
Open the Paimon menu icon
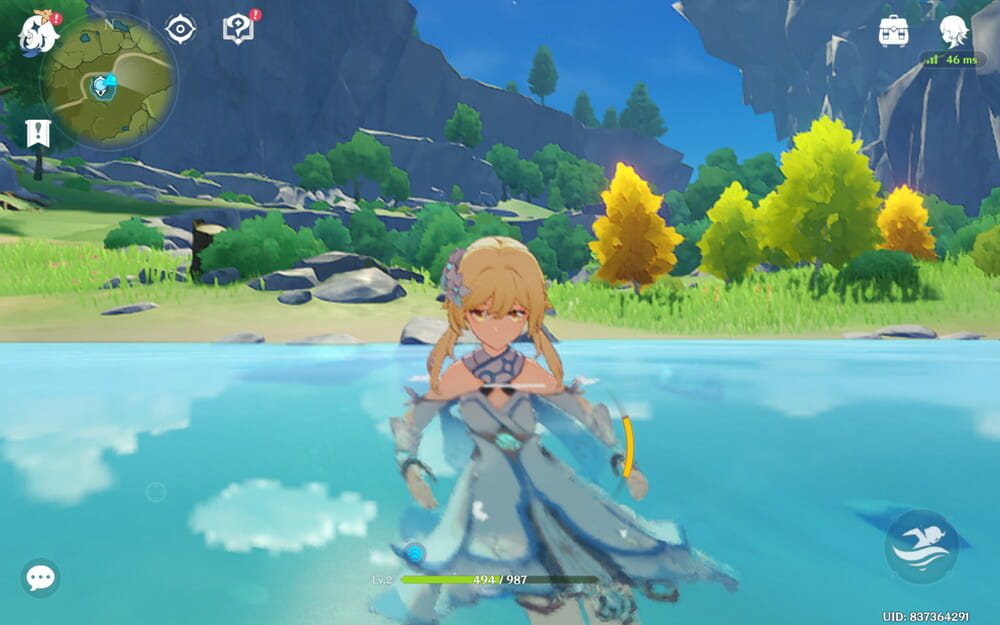(x=39, y=33)
